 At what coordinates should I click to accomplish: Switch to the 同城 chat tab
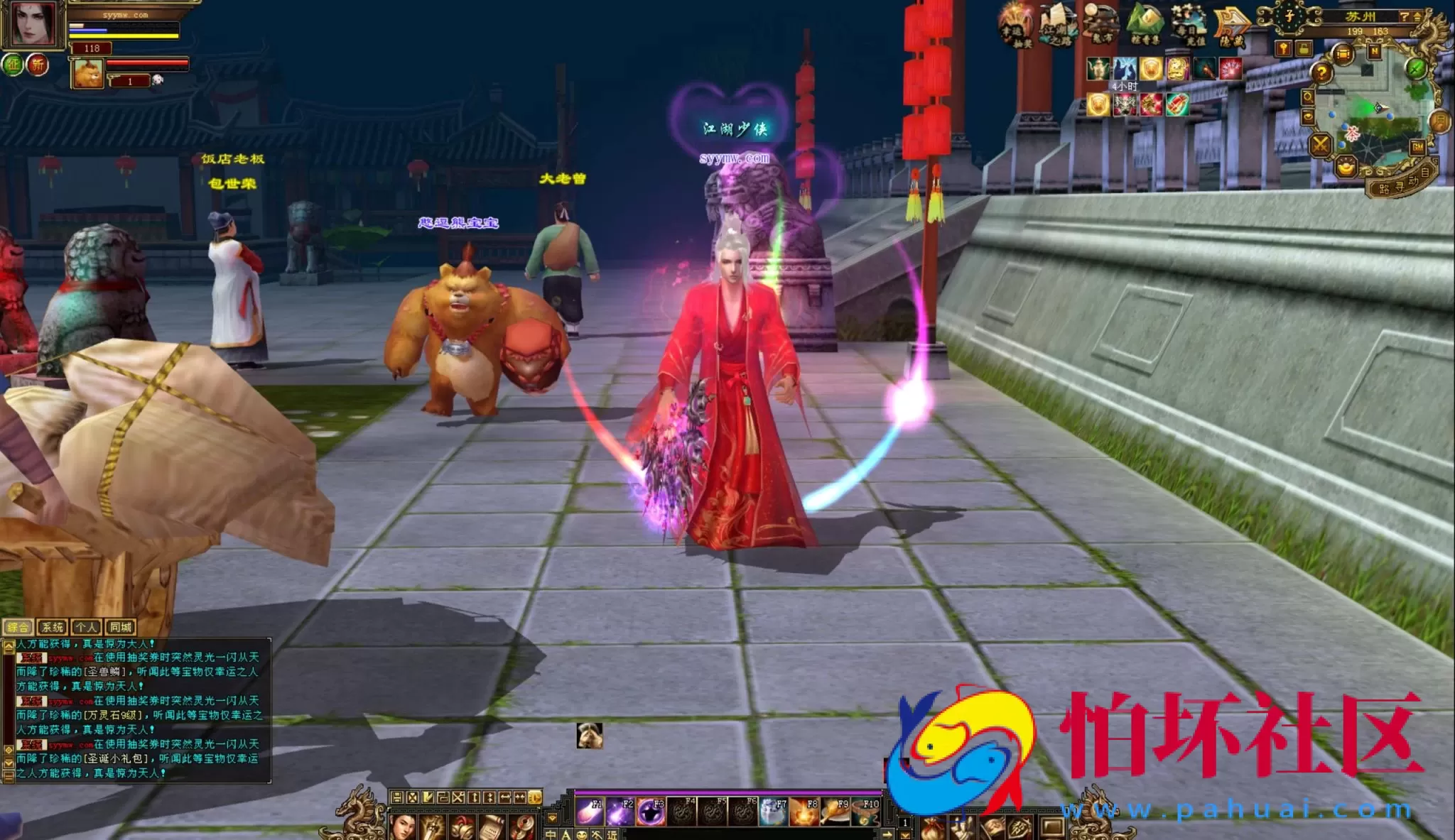[x=120, y=627]
